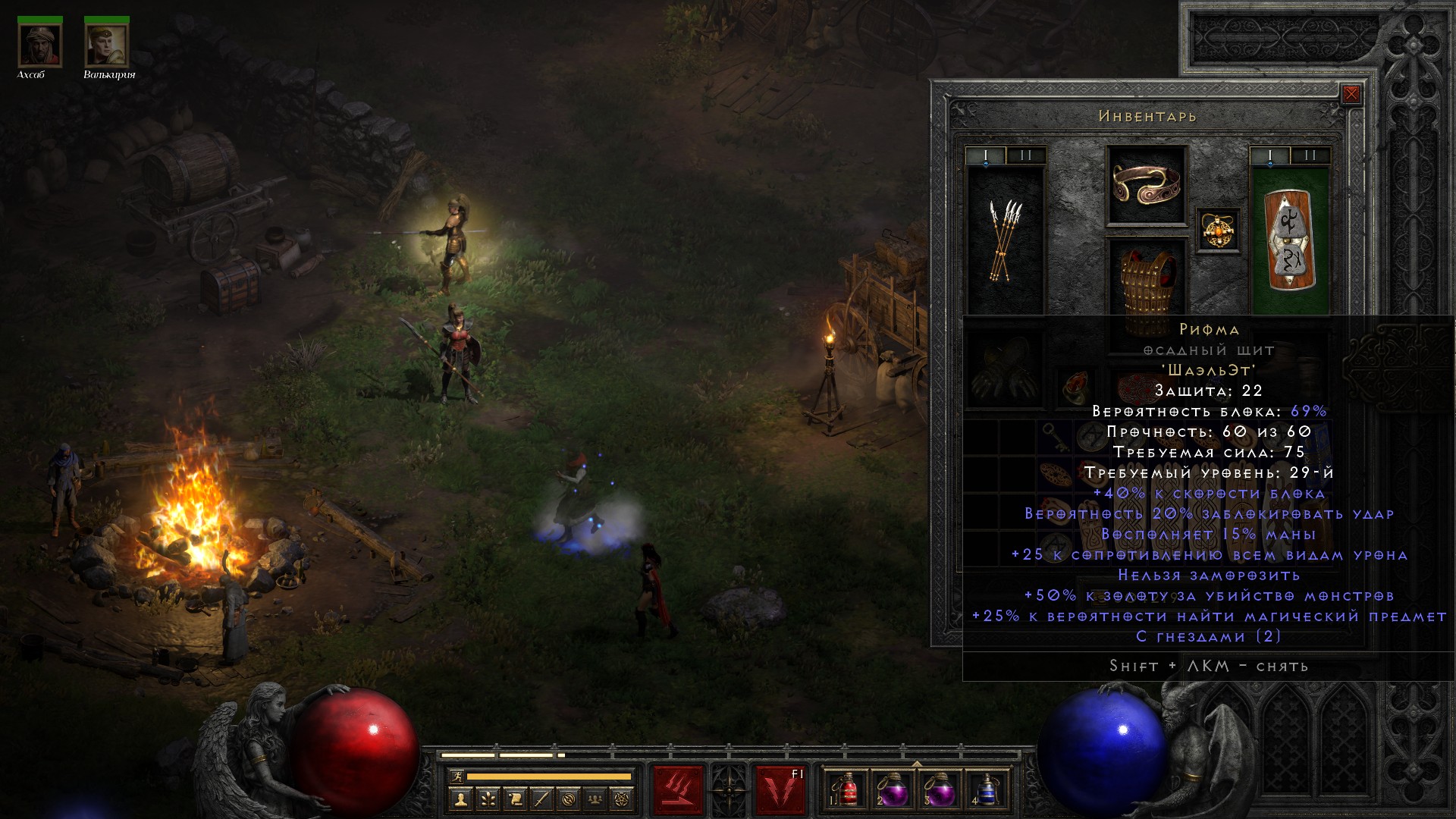This screenshot has height=819, width=1456.
Task: Open the character sheet from the bust icon
Action: tap(460, 799)
